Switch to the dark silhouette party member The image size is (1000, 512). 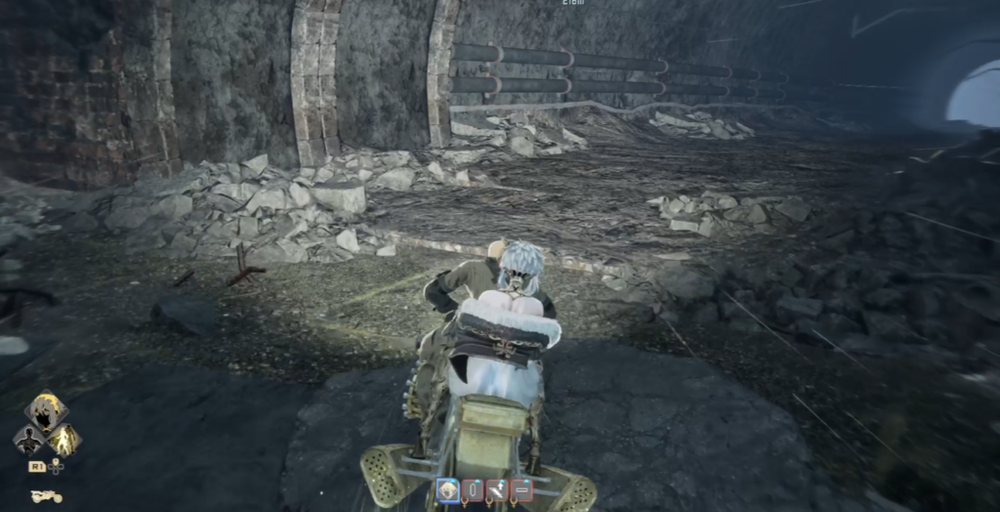tap(28, 440)
